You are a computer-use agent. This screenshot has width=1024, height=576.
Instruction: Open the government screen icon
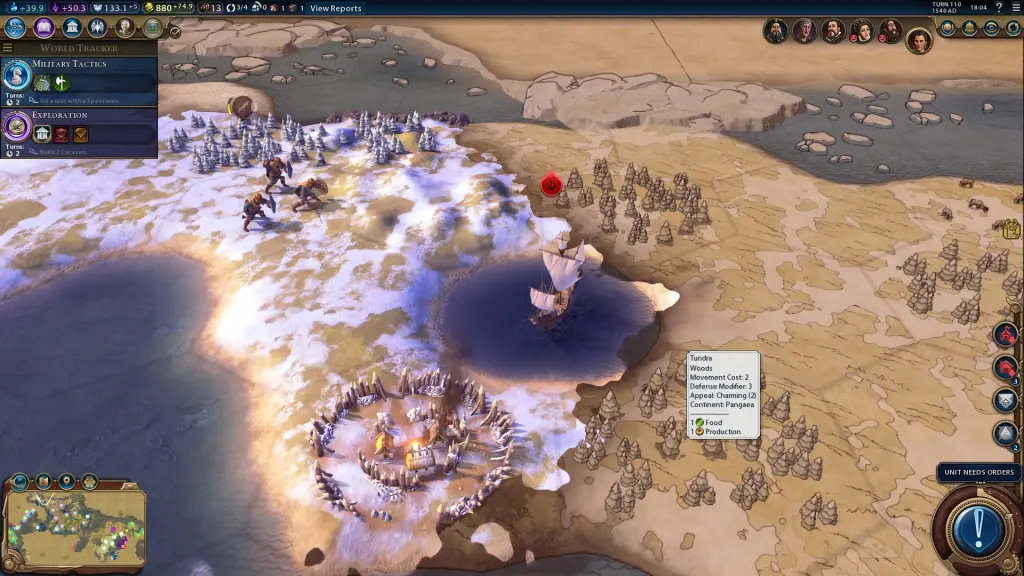[x=72, y=27]
